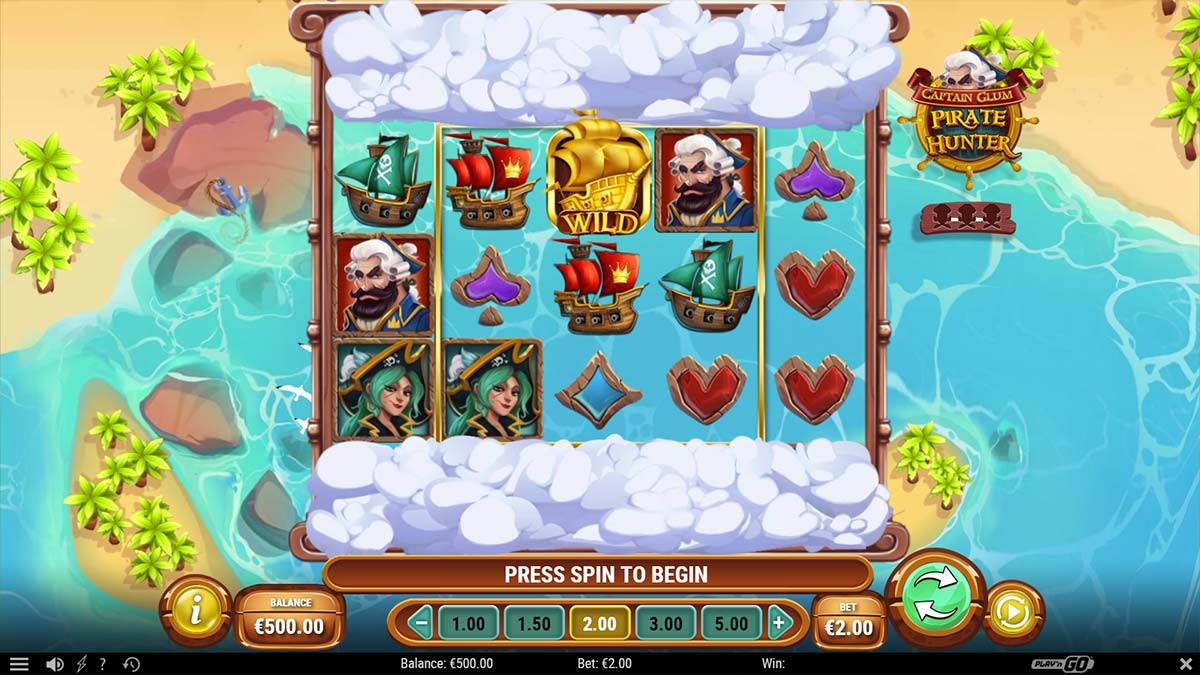
Task: Select the 1.00 bet amount
Action: [468, 624]
